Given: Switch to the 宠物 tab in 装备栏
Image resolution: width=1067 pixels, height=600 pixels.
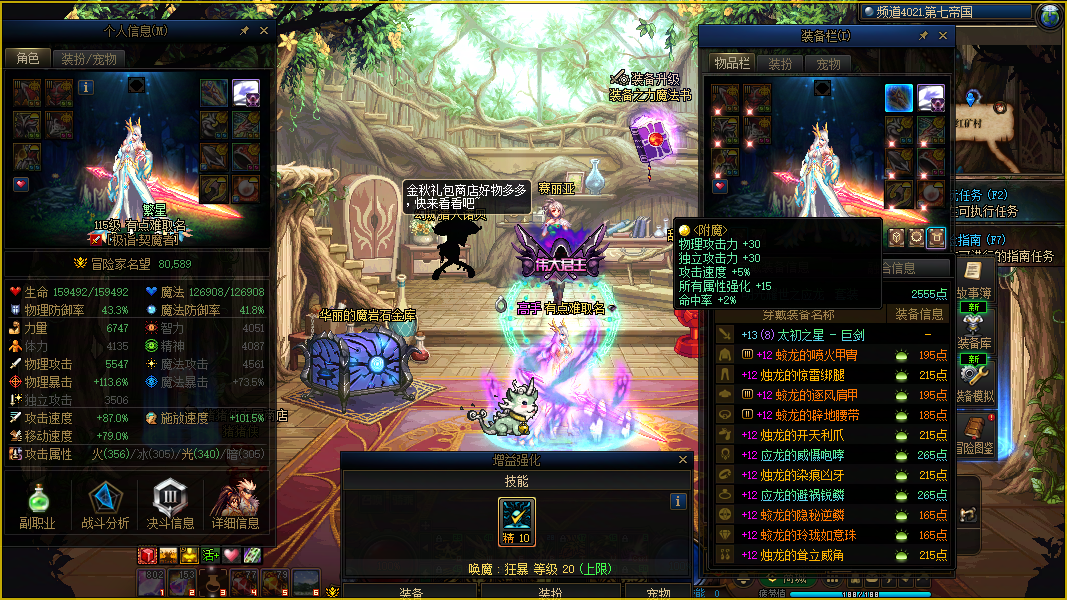Looking at the screenshot, I should (x=829, y=64).
